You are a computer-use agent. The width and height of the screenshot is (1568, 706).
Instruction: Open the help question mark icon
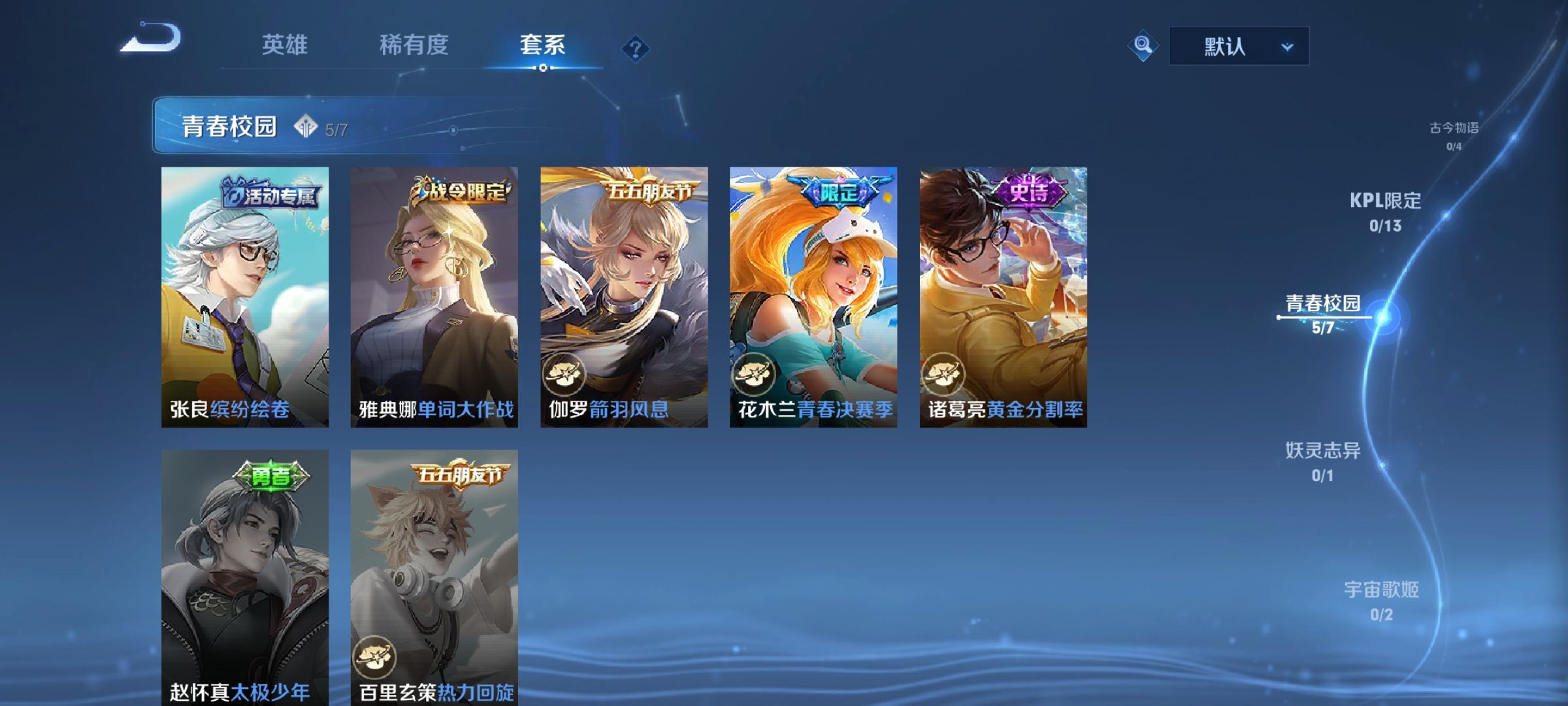tap(636, 47)
